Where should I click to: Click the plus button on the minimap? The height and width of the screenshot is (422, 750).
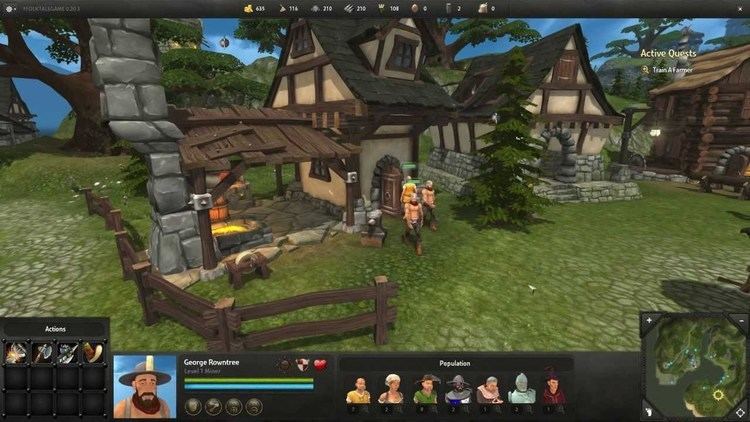pos(650,322)
